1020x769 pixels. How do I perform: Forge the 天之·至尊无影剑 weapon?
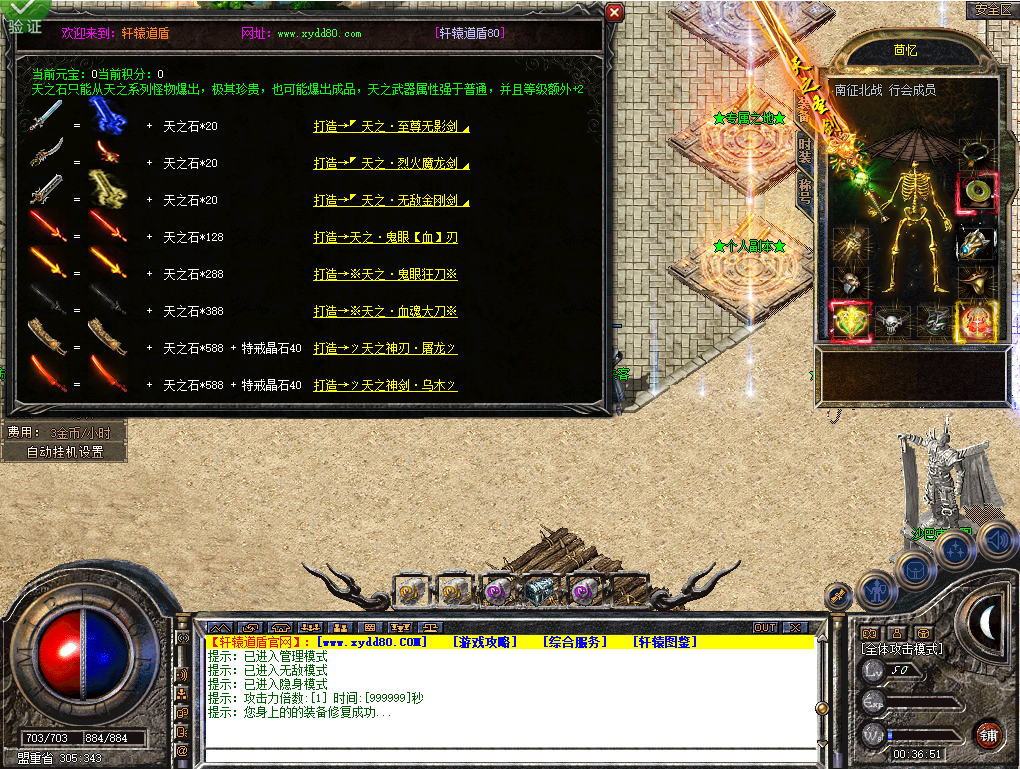pos(386,127)
